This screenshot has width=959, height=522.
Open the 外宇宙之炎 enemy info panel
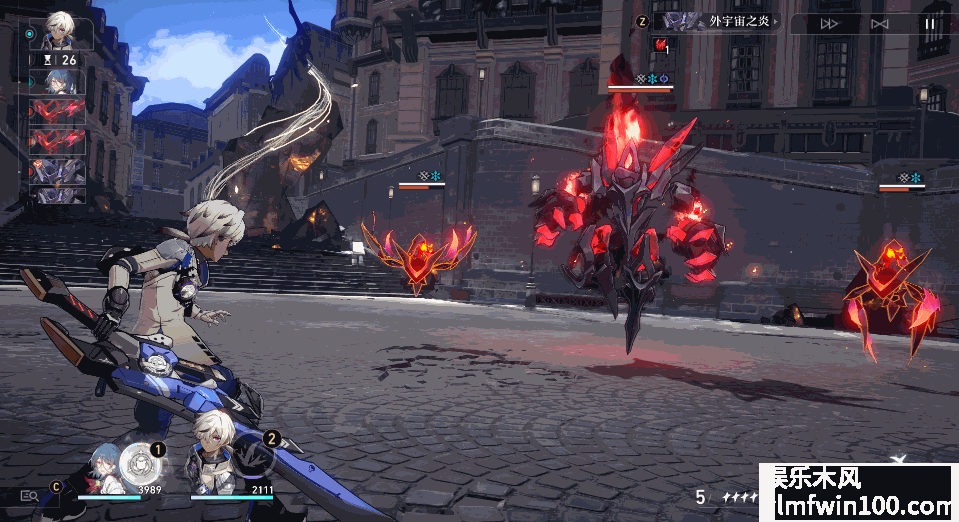718,21
